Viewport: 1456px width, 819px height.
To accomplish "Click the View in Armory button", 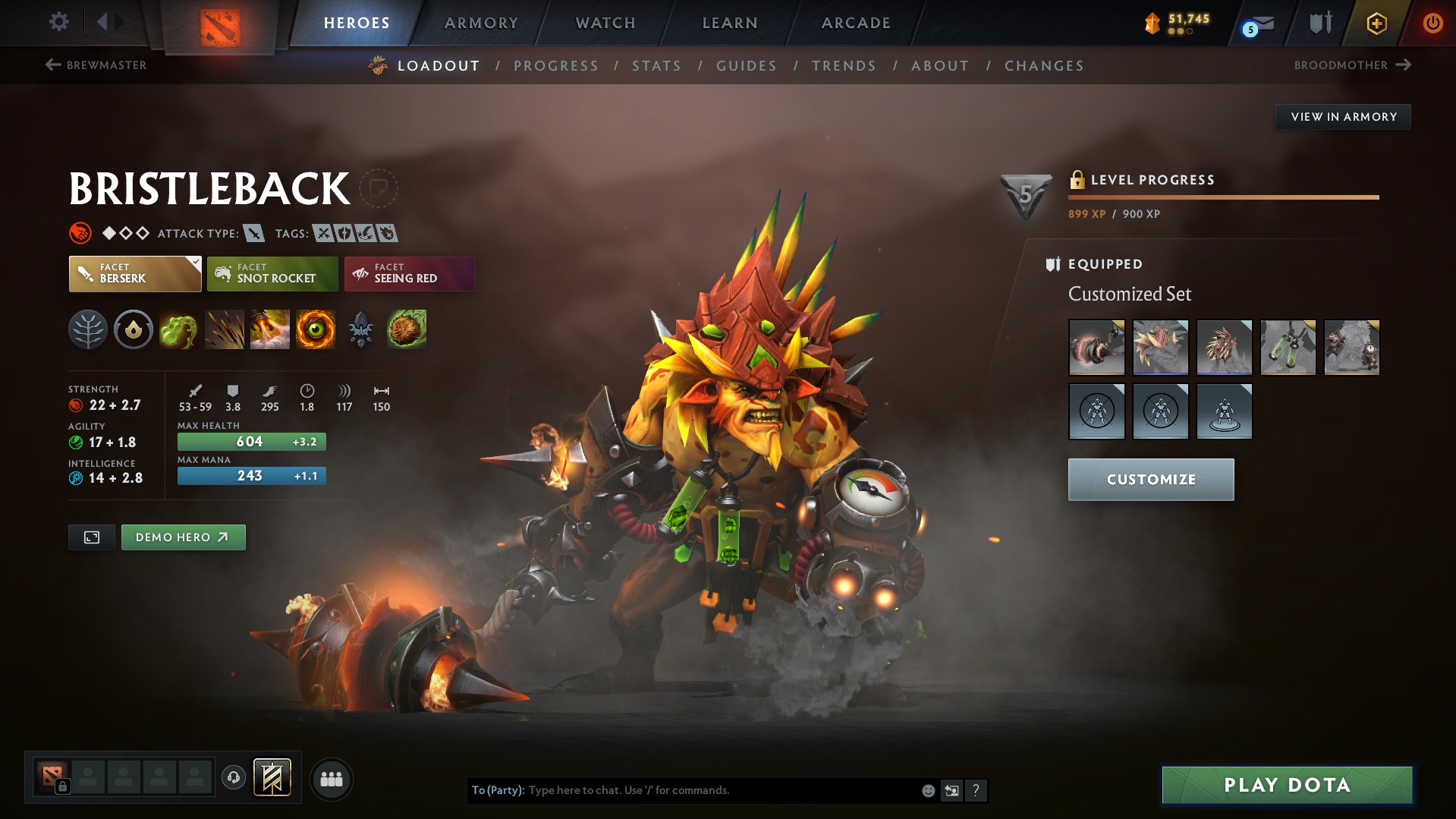I will [x=1343, y=117].
